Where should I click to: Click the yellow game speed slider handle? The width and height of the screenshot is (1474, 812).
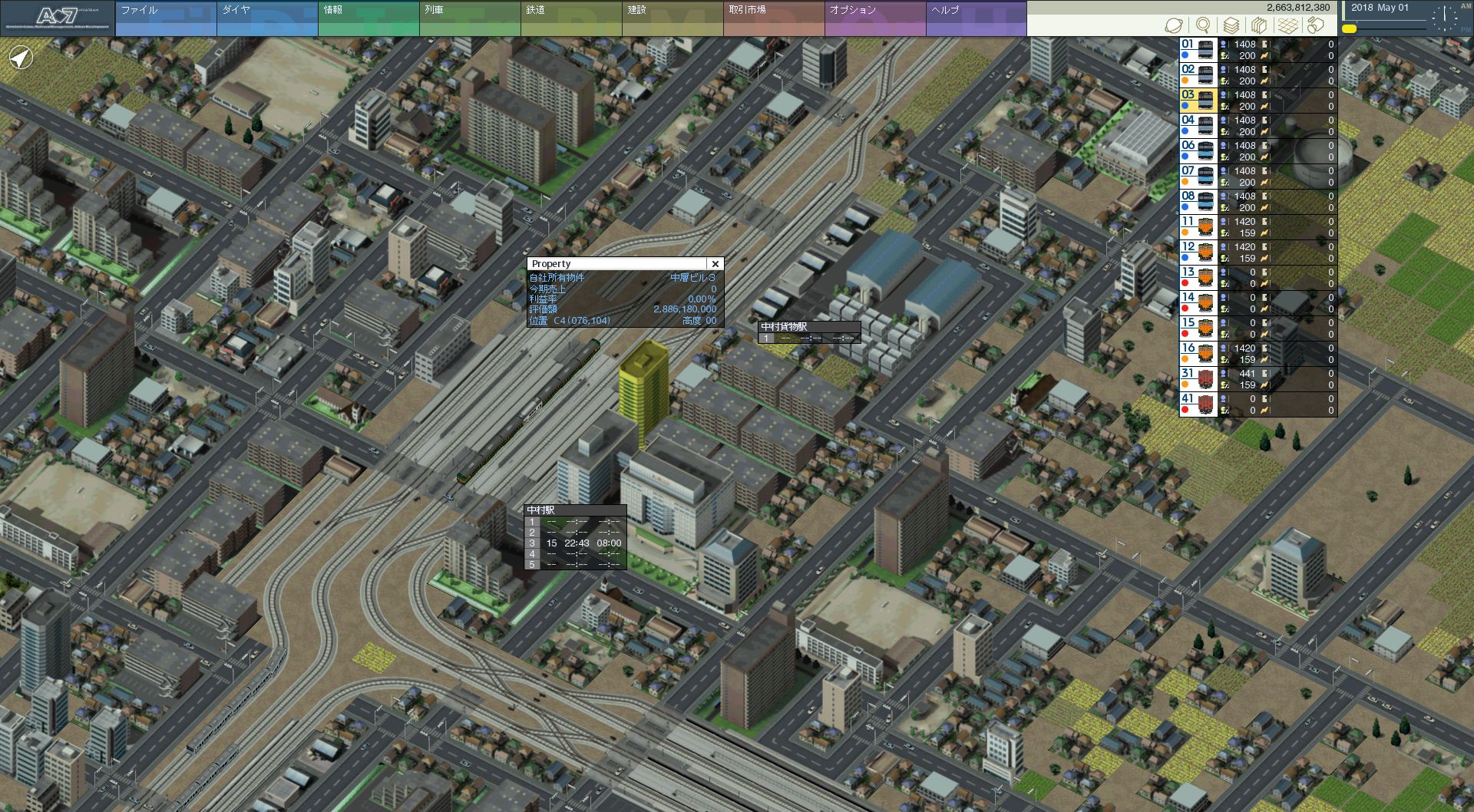point(1349,29)
